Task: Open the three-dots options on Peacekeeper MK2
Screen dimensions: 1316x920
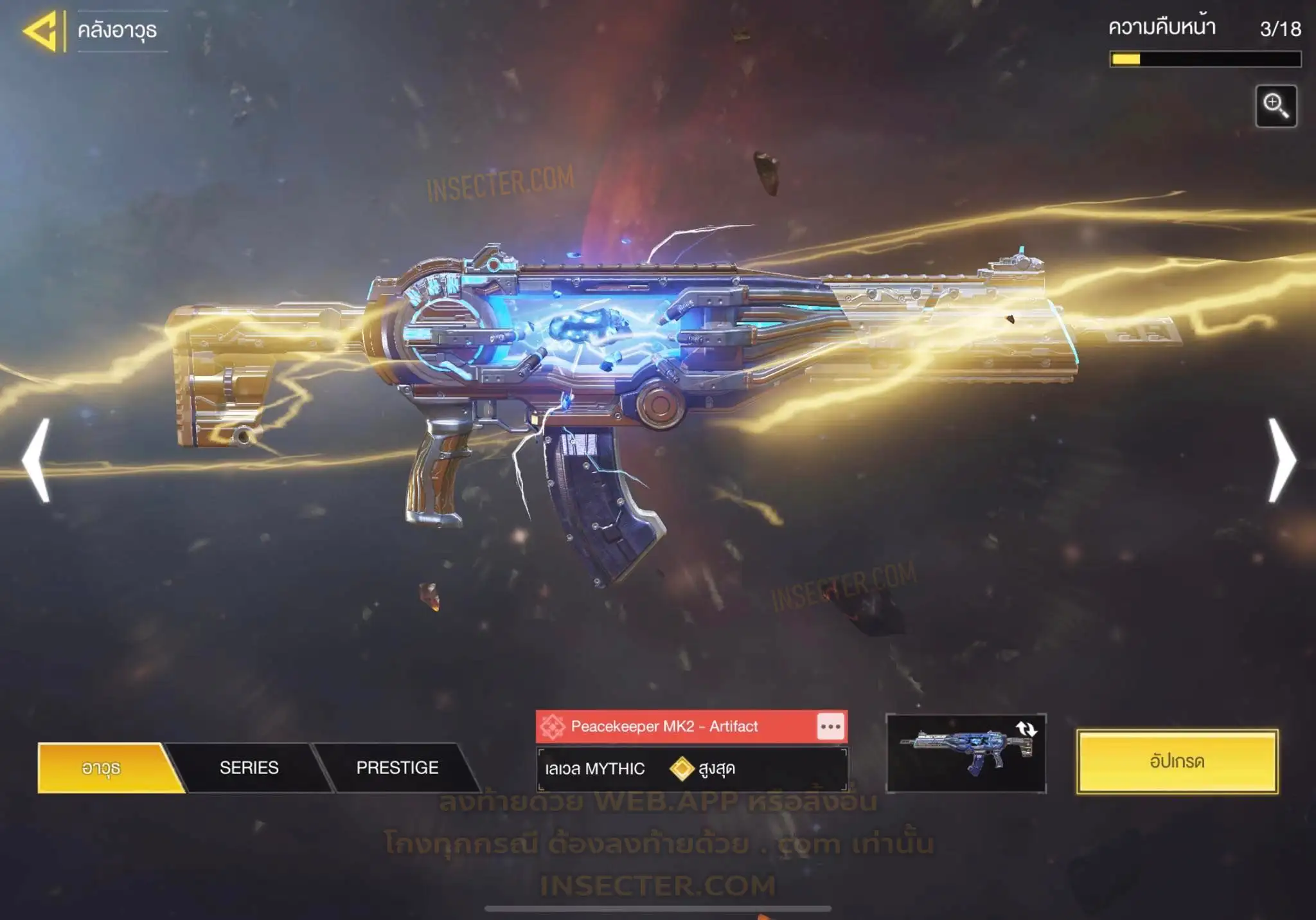Action: click(x=830, y=726)
